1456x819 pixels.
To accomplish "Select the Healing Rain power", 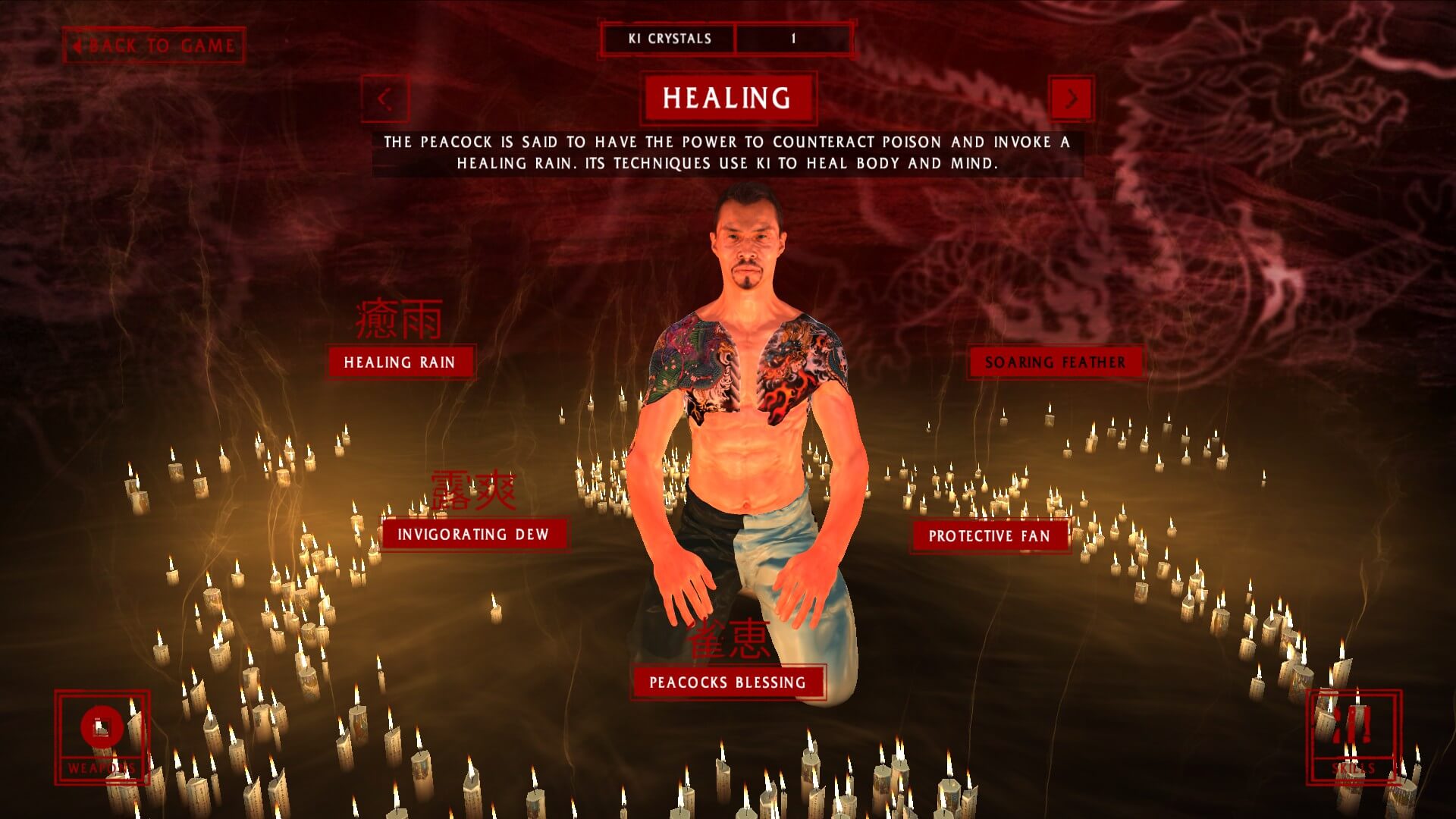I will pos(399,362).
